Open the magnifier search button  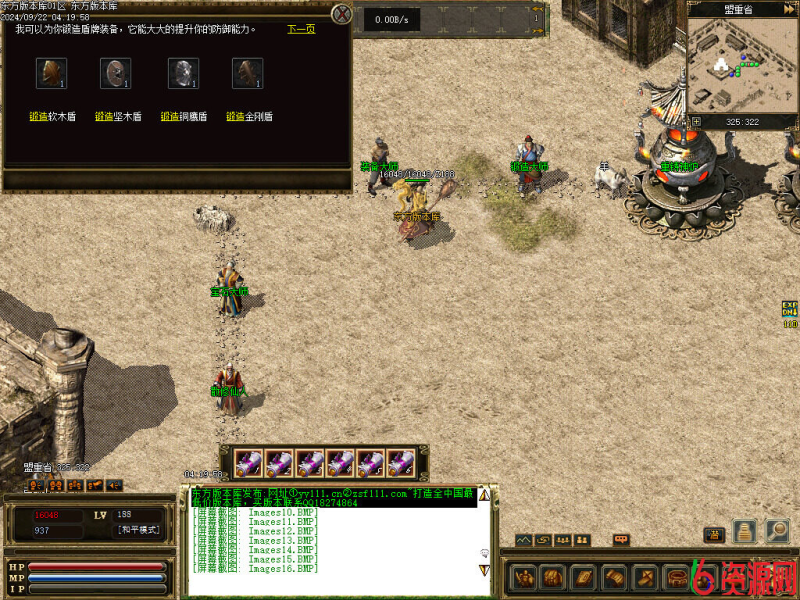[x=777, y=531]
